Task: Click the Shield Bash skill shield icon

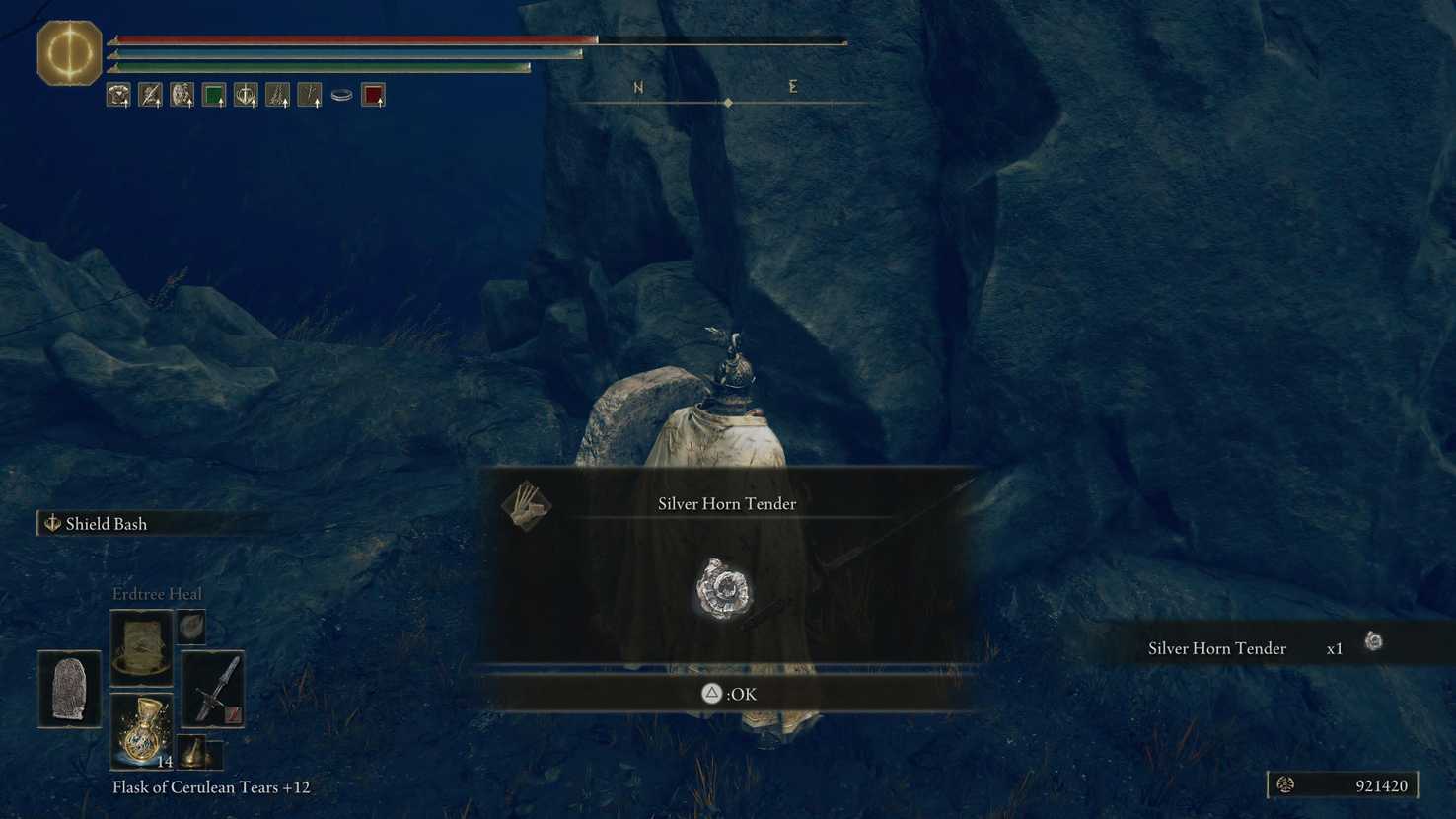Action: click(x=53, y=523)
